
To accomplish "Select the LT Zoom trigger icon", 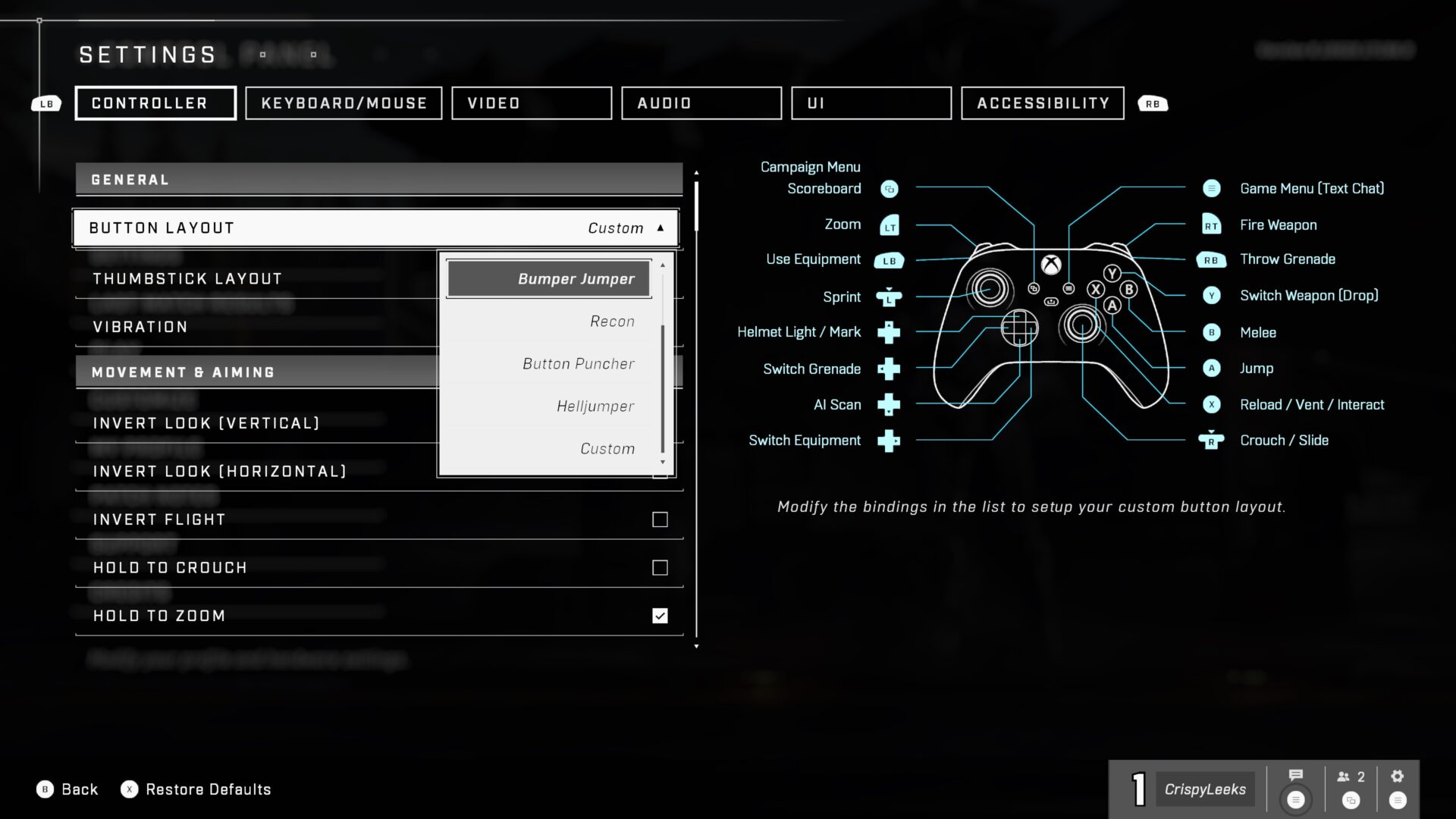I will pyautogui.click(x=889, y=224).
